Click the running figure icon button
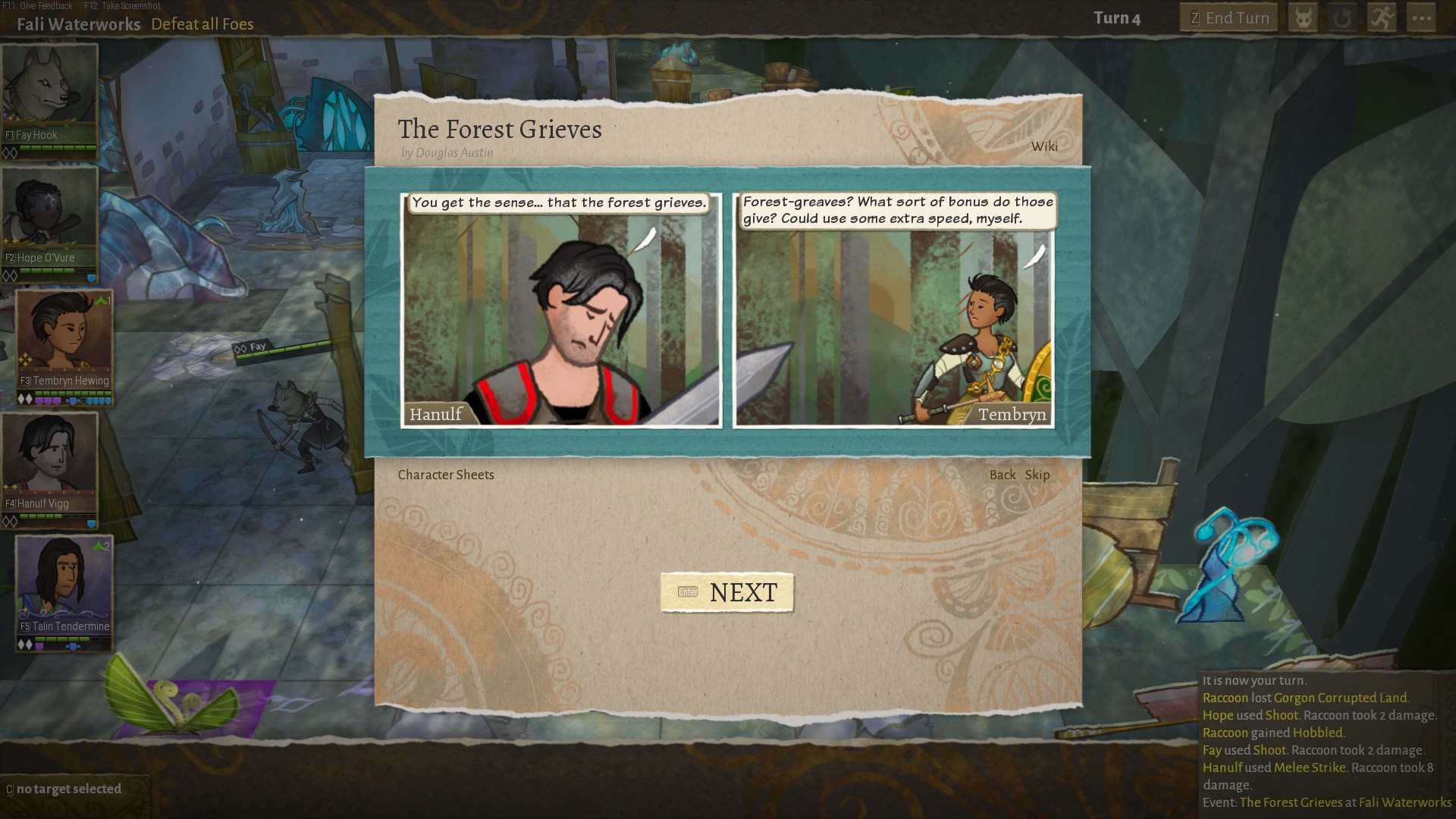The height and width of the screenshot is (819, 1456). [x=1382, y=18]
